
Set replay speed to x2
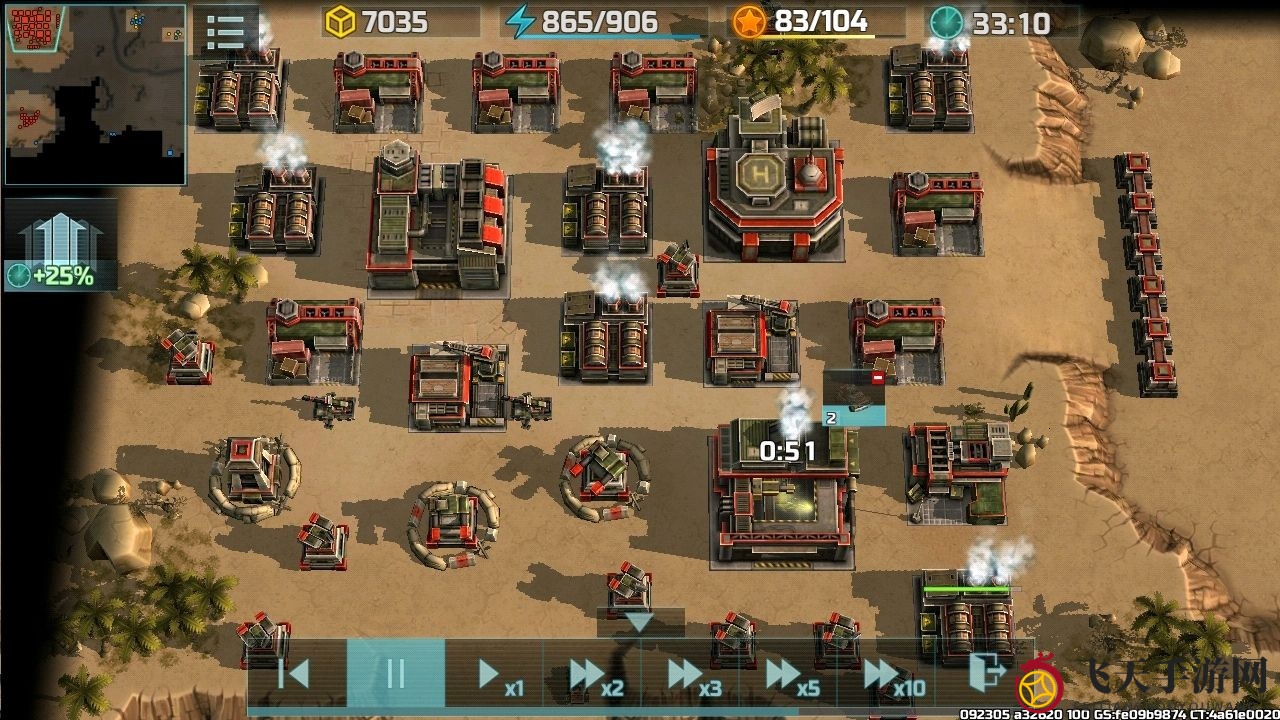[x=595, y=676]
